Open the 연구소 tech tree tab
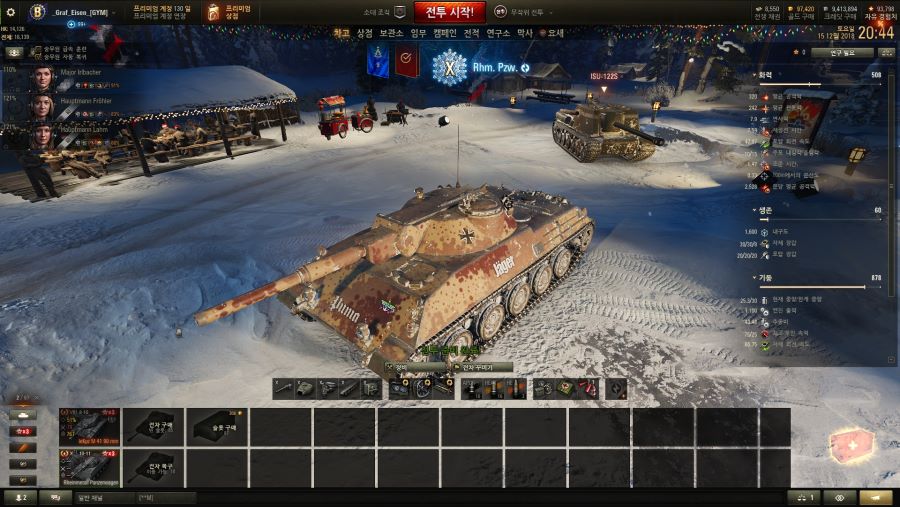 click(x=498, y=33)
